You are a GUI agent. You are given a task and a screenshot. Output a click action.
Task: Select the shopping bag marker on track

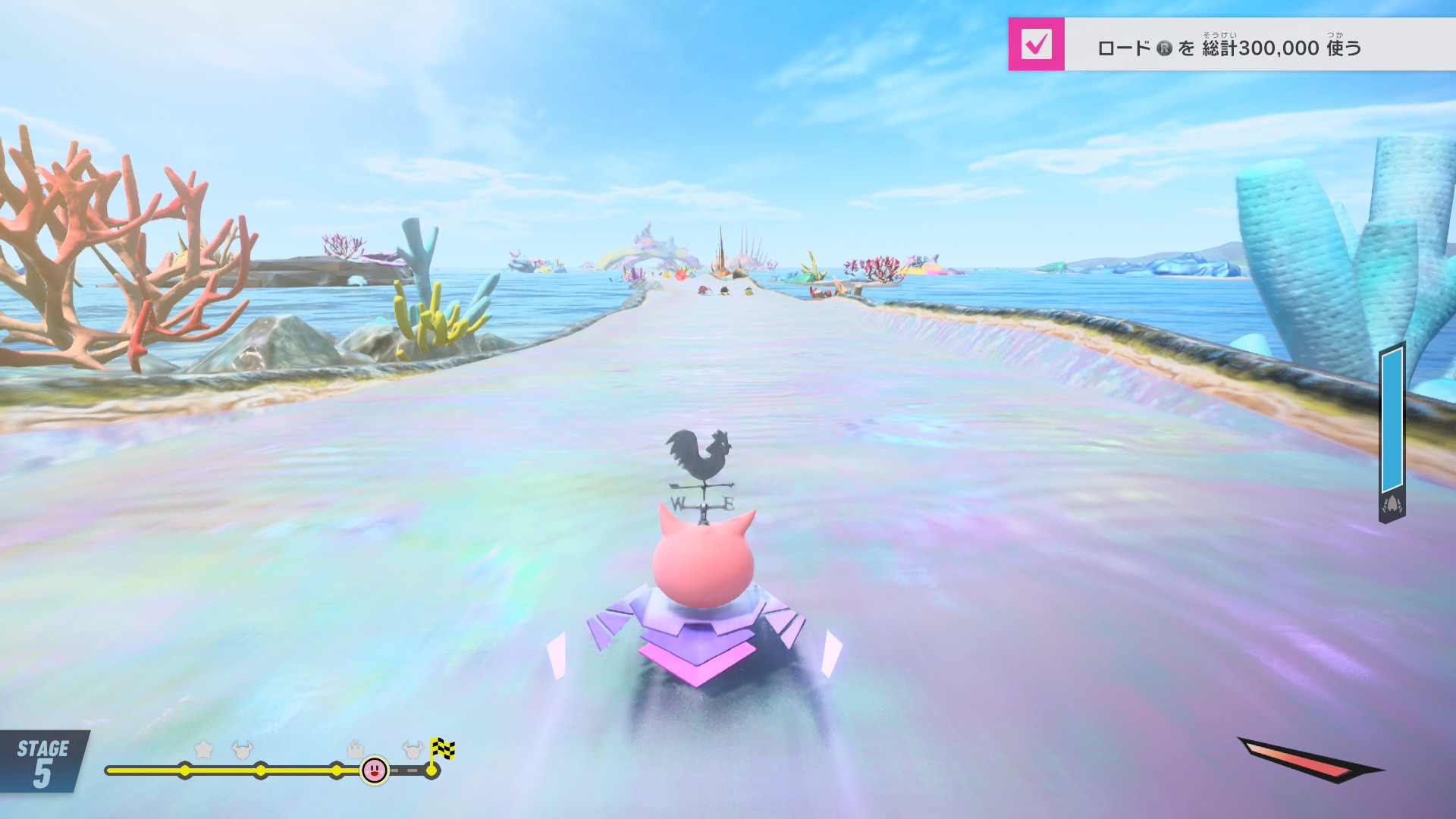coord(355,749)
